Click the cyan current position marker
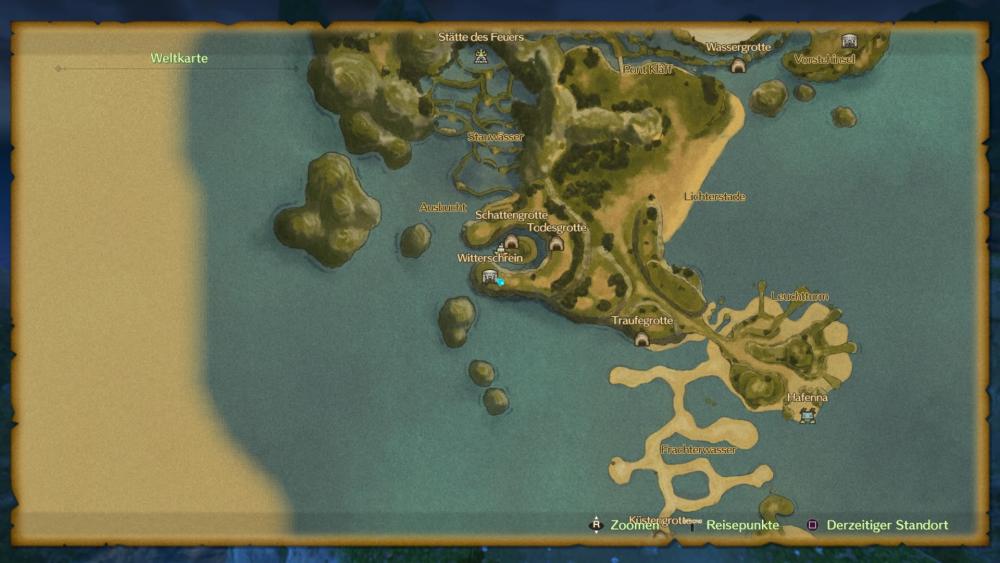 (500, 282)
